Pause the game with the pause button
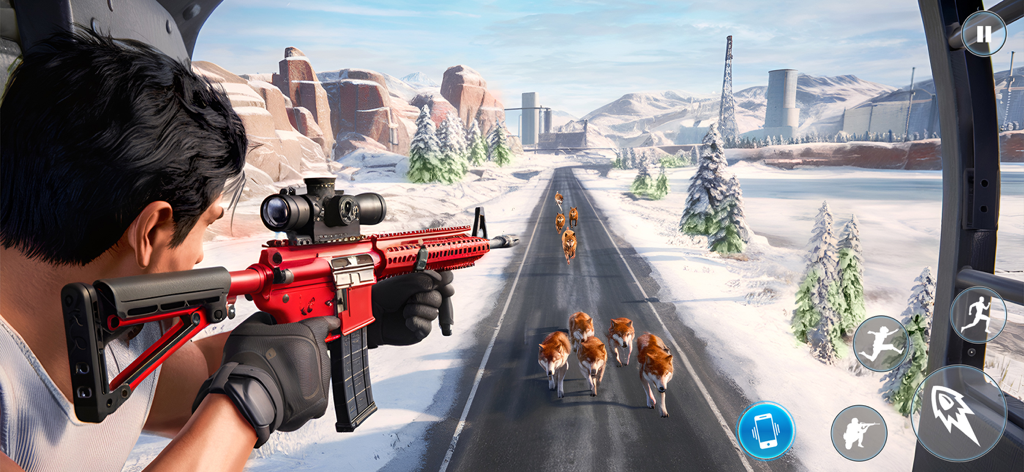Screen dimensions: 1024x472 984,35
